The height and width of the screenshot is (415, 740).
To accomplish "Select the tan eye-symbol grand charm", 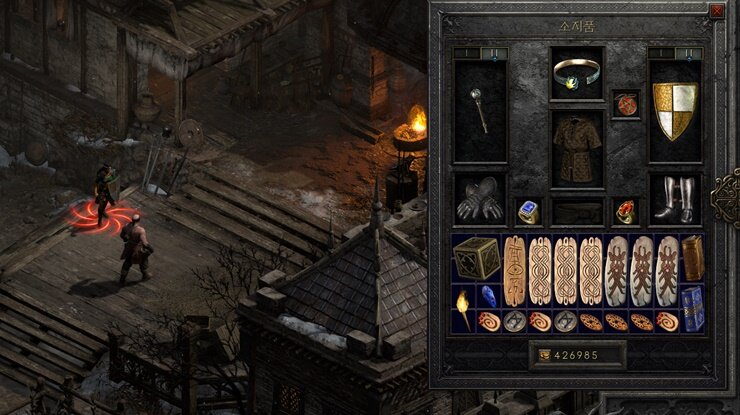I will 514,271.
